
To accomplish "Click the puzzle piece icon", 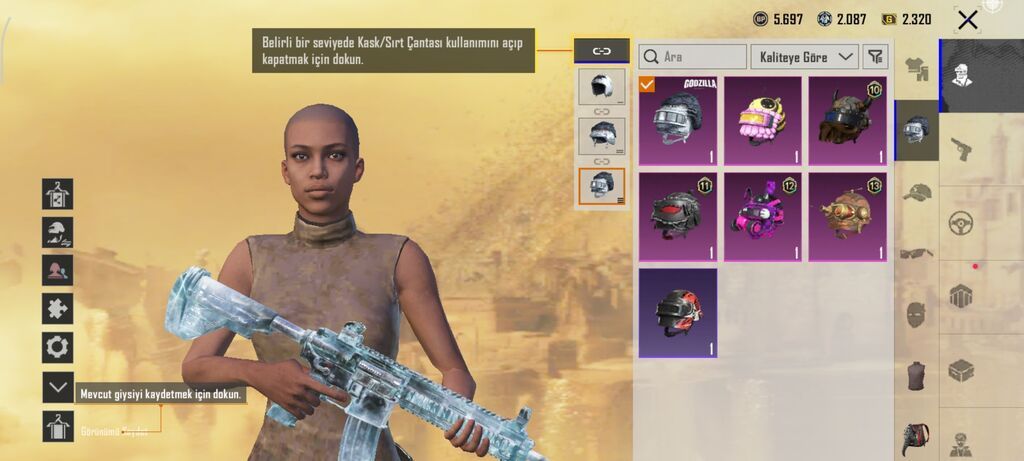I will click(x=57, y=309).
